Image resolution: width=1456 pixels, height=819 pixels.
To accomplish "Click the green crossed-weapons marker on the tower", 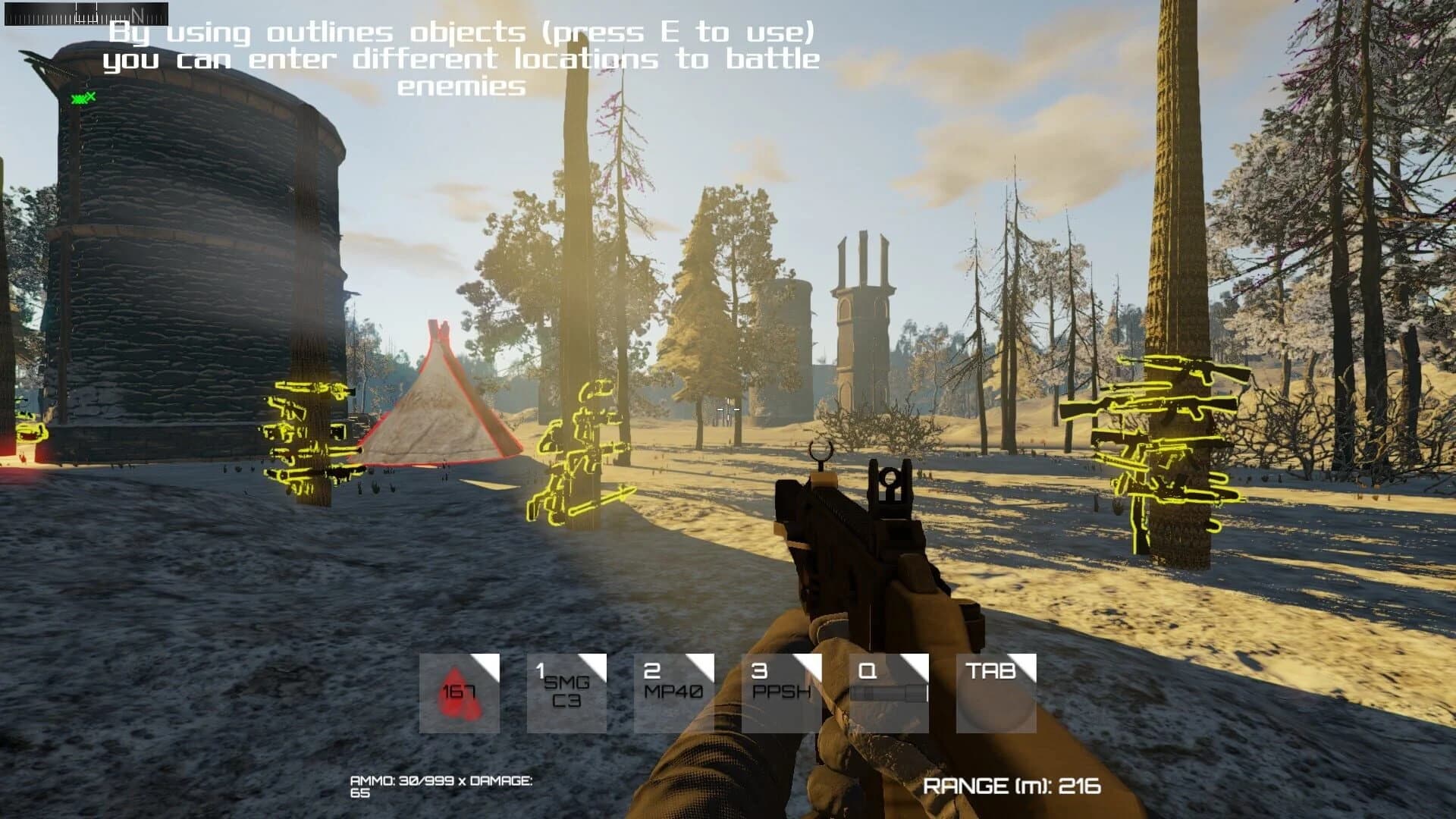I will pyautogui.click(x=81, y=97).
